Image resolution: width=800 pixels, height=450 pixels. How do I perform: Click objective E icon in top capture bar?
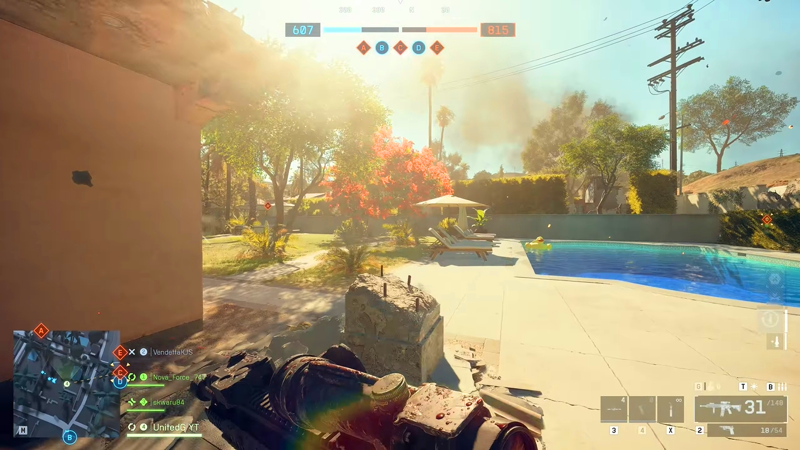click(437, 47)
